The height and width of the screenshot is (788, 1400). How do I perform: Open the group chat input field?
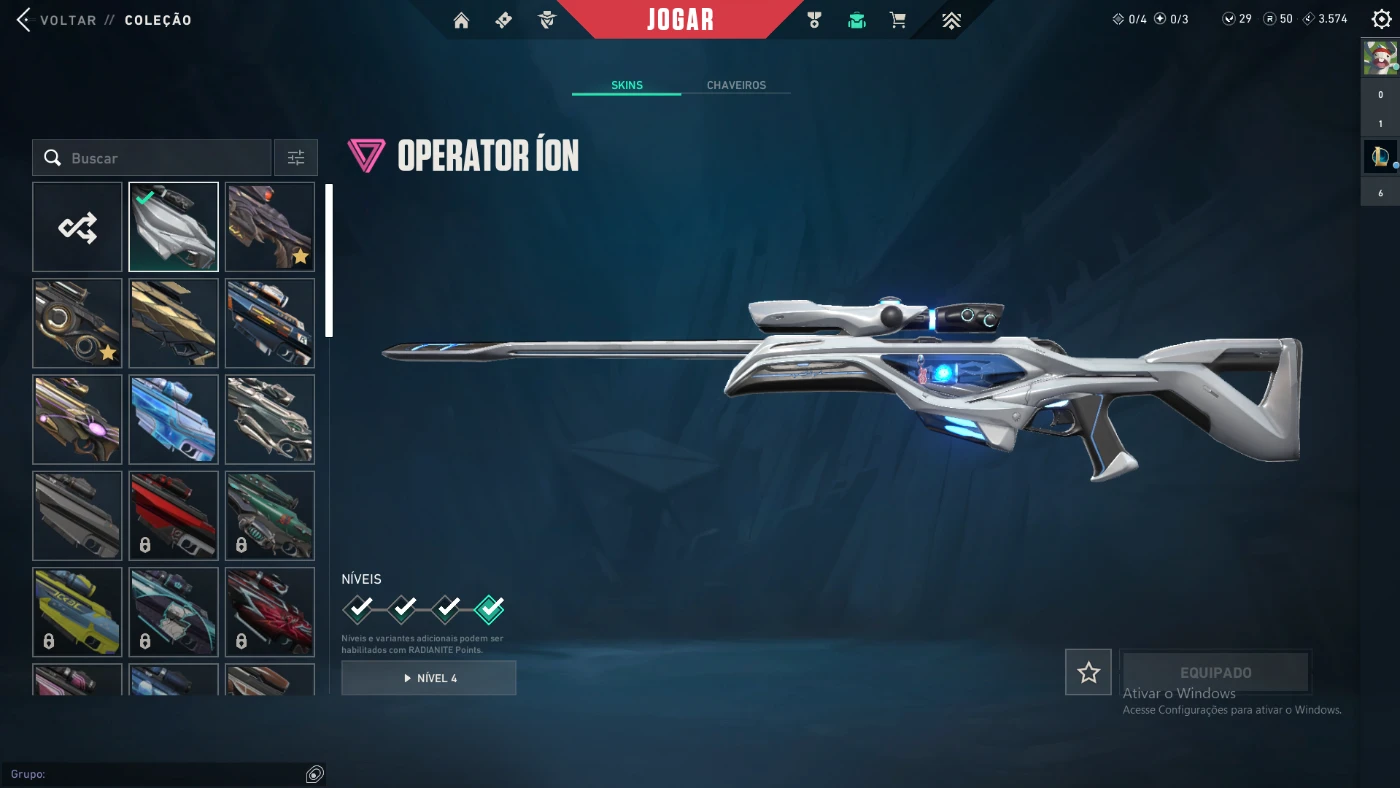pyautogui.click(x=160, y=774)
